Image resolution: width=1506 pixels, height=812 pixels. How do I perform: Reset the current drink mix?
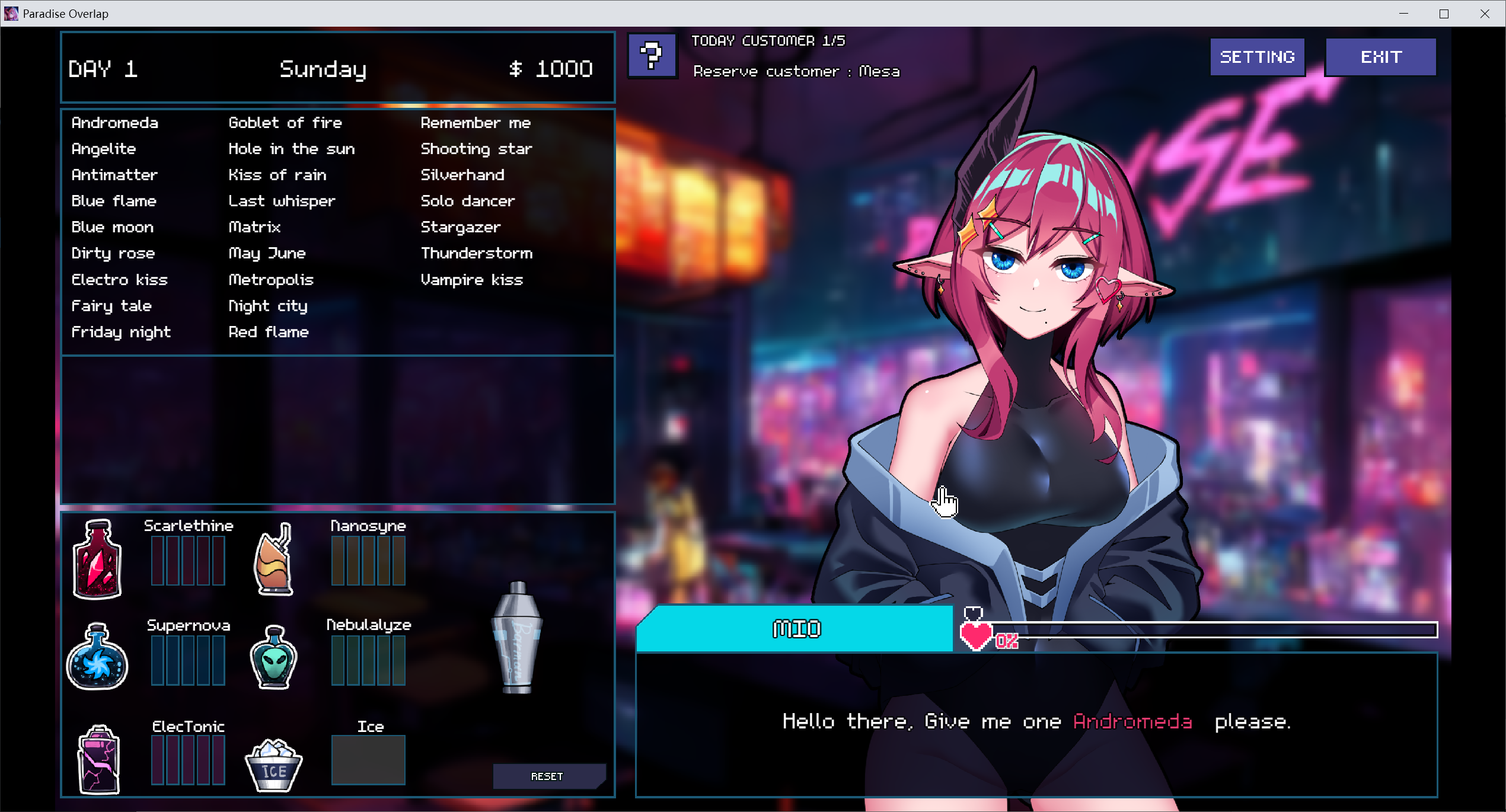point(548,776)
